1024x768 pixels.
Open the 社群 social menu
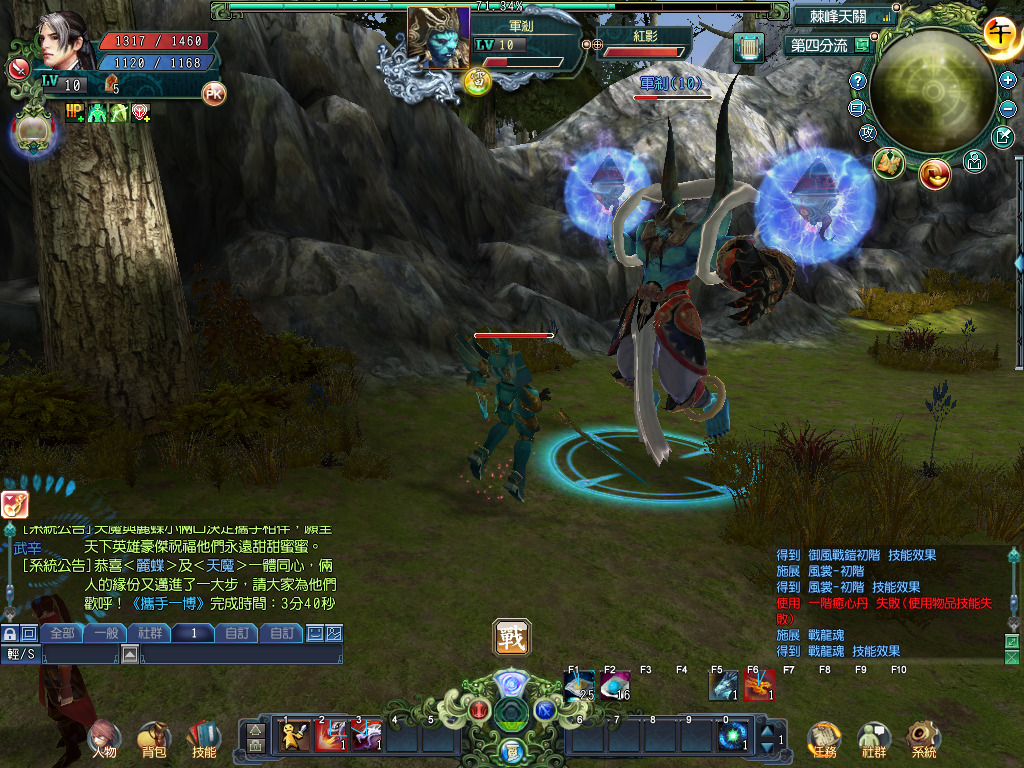(873, 739)
